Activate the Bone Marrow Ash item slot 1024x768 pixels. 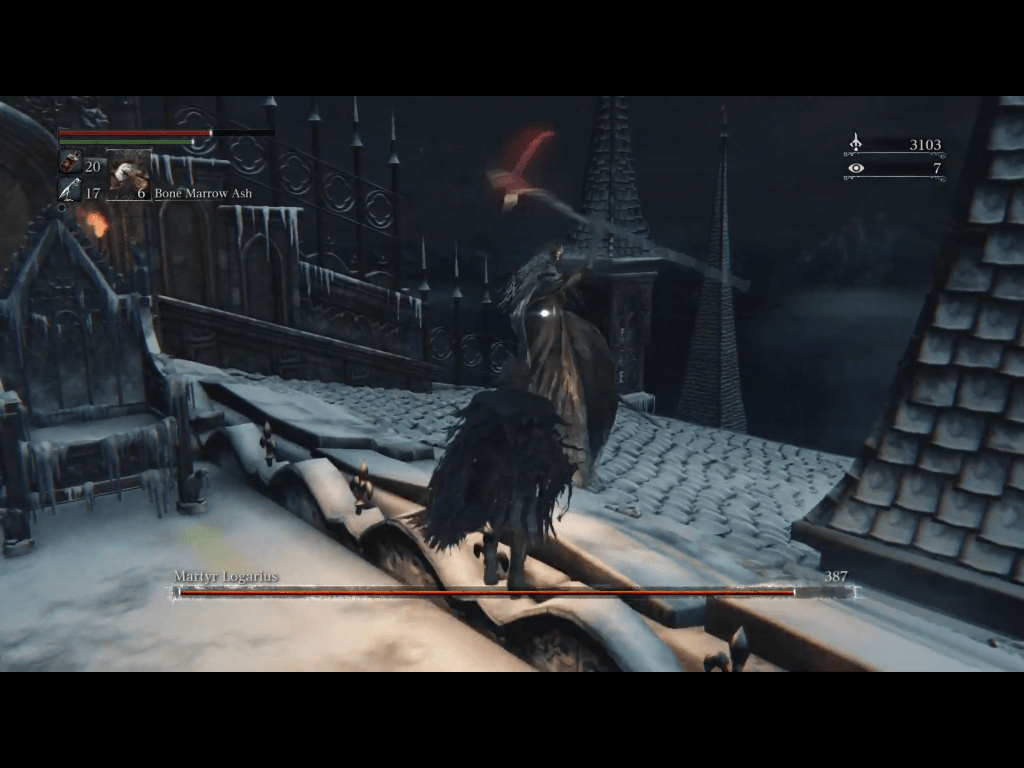(x=129, y=174)
